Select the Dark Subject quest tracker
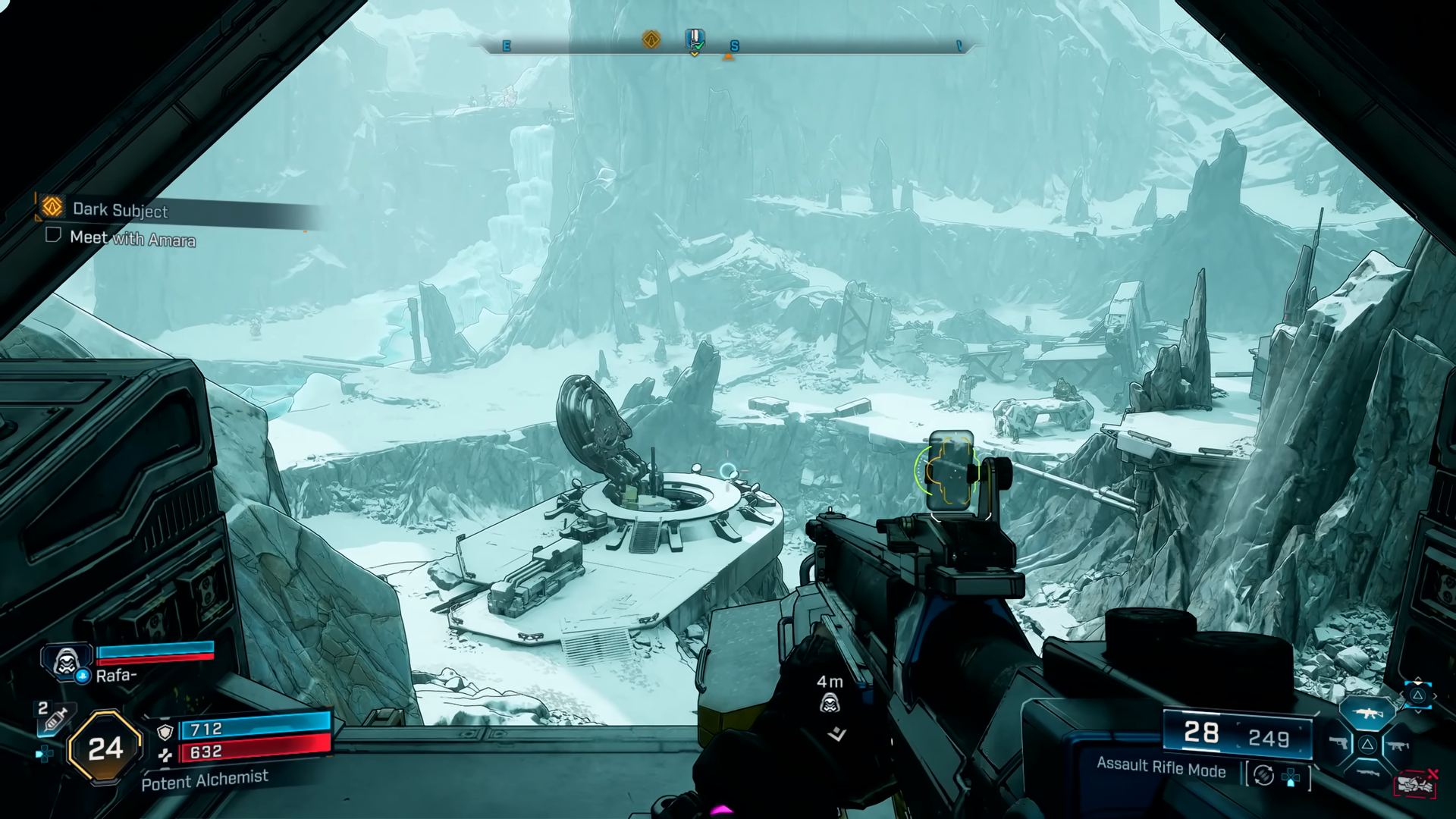Image resolution: width=1456 pixels, height=819 pixels. (120, 209)
